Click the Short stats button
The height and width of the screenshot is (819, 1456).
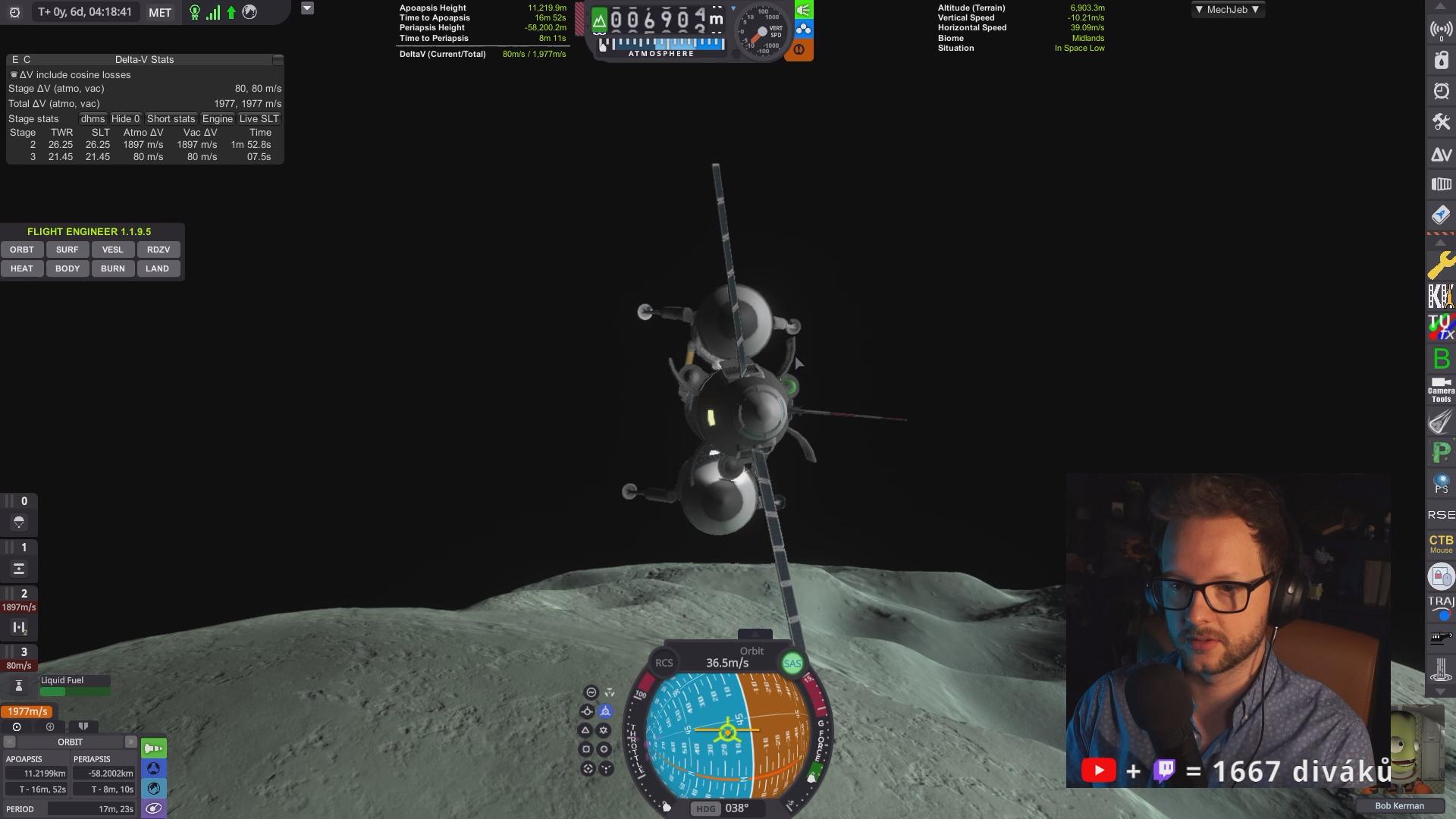click(x=171, y=119)
